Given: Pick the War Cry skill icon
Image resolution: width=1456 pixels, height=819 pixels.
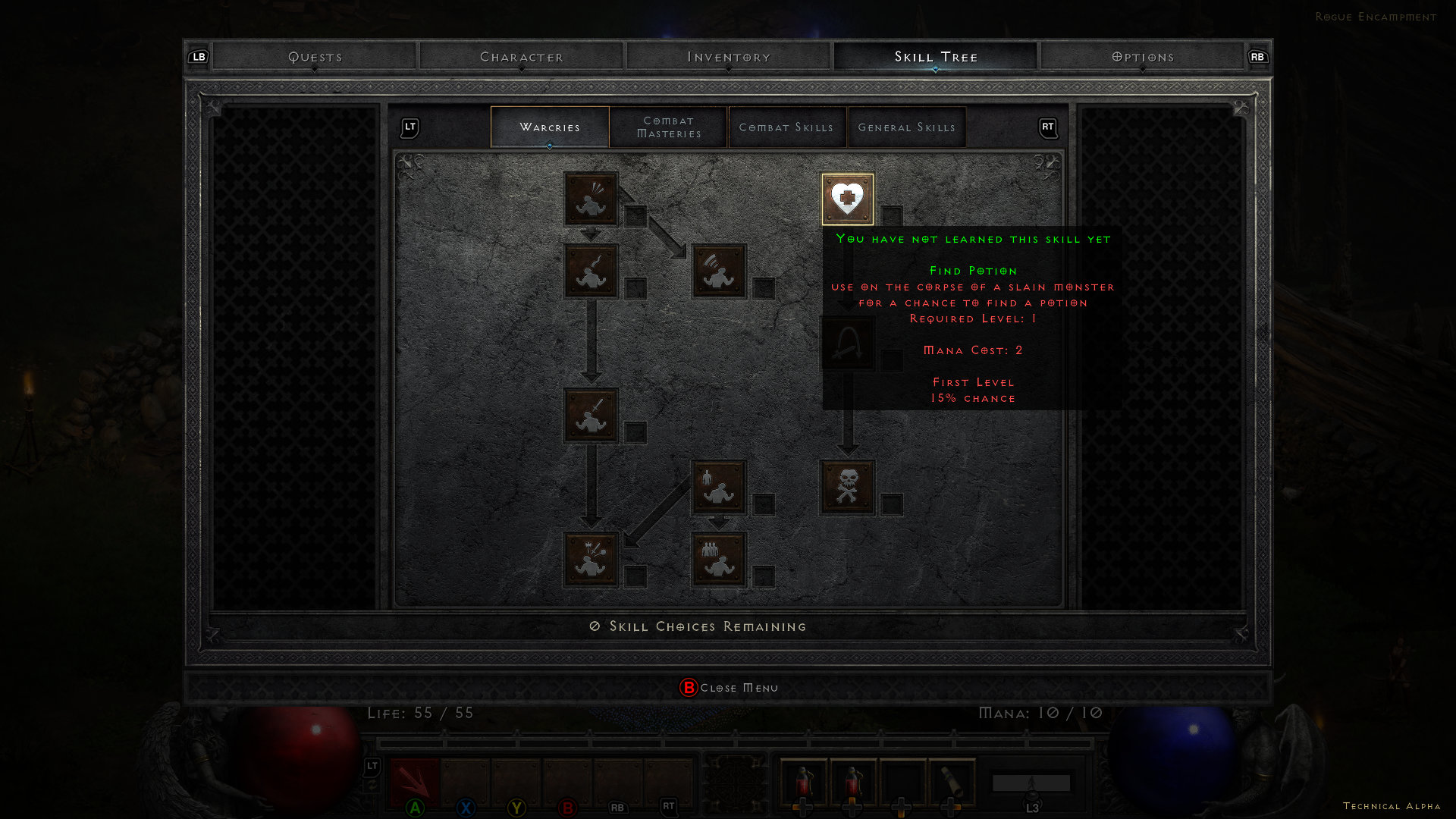Looking at the screenshot, I should tap(591, 560).
